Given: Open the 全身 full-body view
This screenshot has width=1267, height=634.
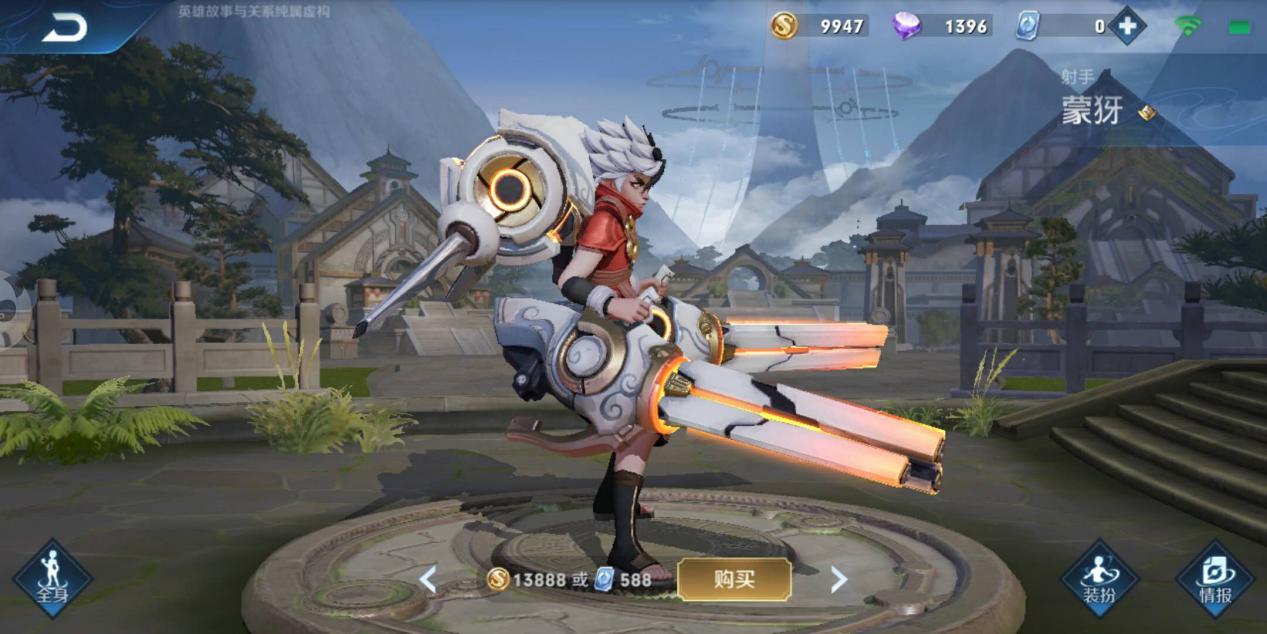Looking at the screenshot, I should tap(52, 578).
